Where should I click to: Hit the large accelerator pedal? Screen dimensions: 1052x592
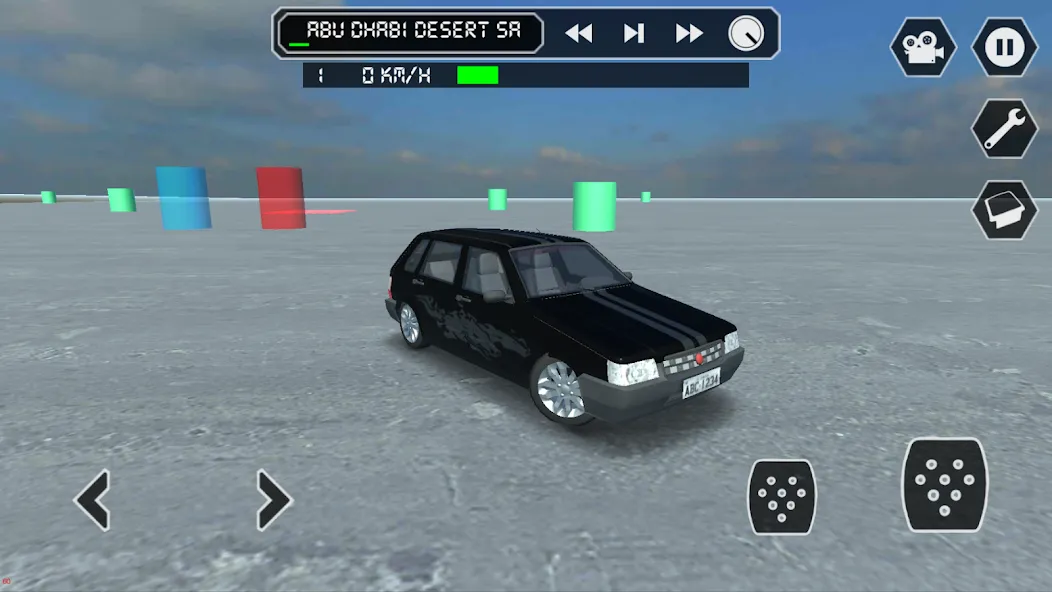point(945,485)
